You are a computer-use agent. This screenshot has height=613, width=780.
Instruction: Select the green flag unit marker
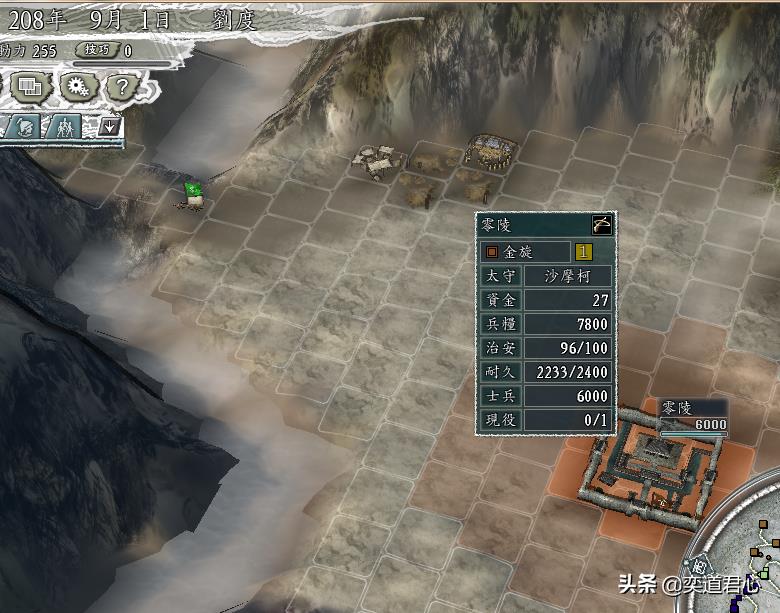coord(193,190)
